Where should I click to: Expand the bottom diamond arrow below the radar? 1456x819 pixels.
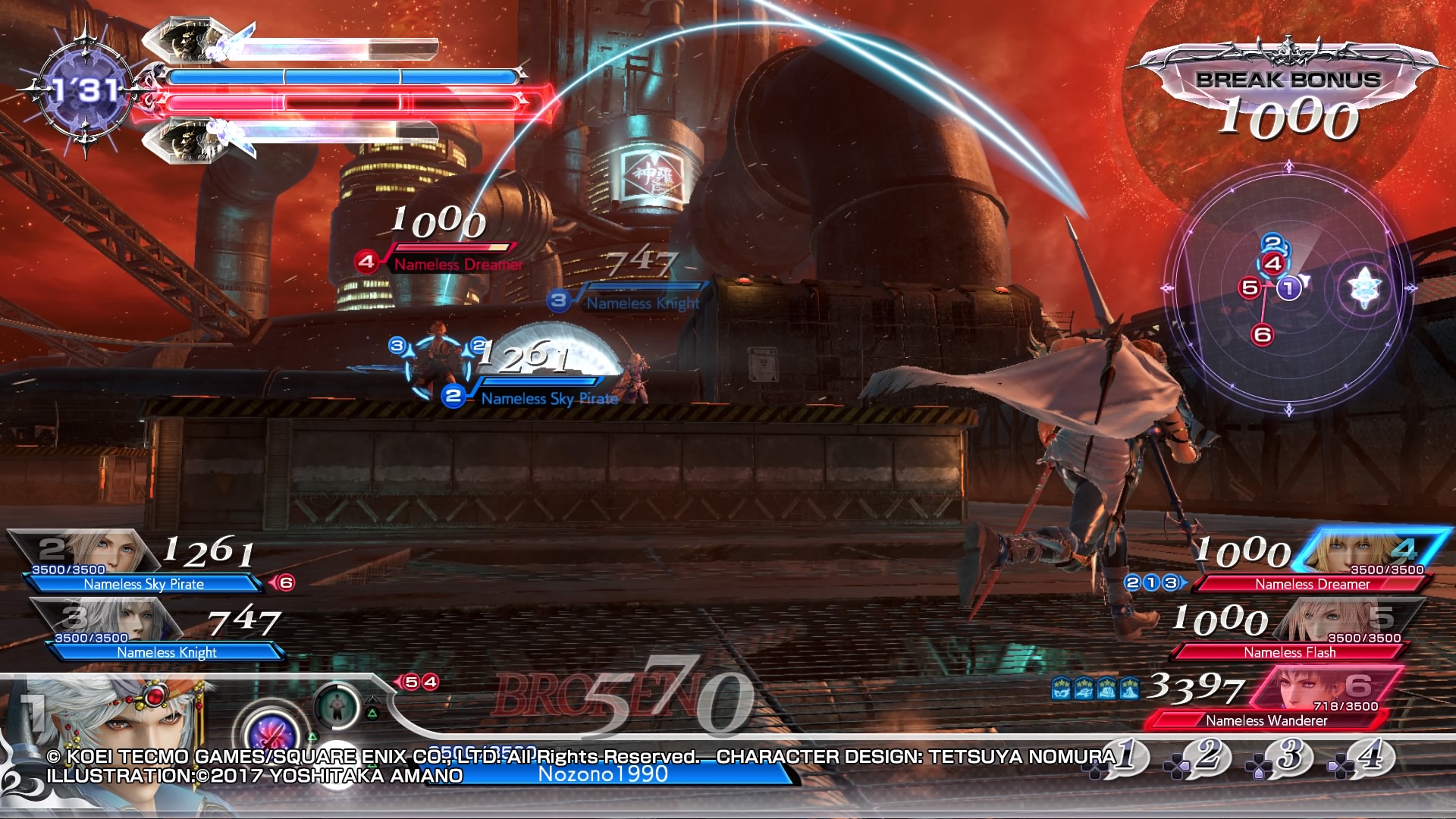point(1289,410)
